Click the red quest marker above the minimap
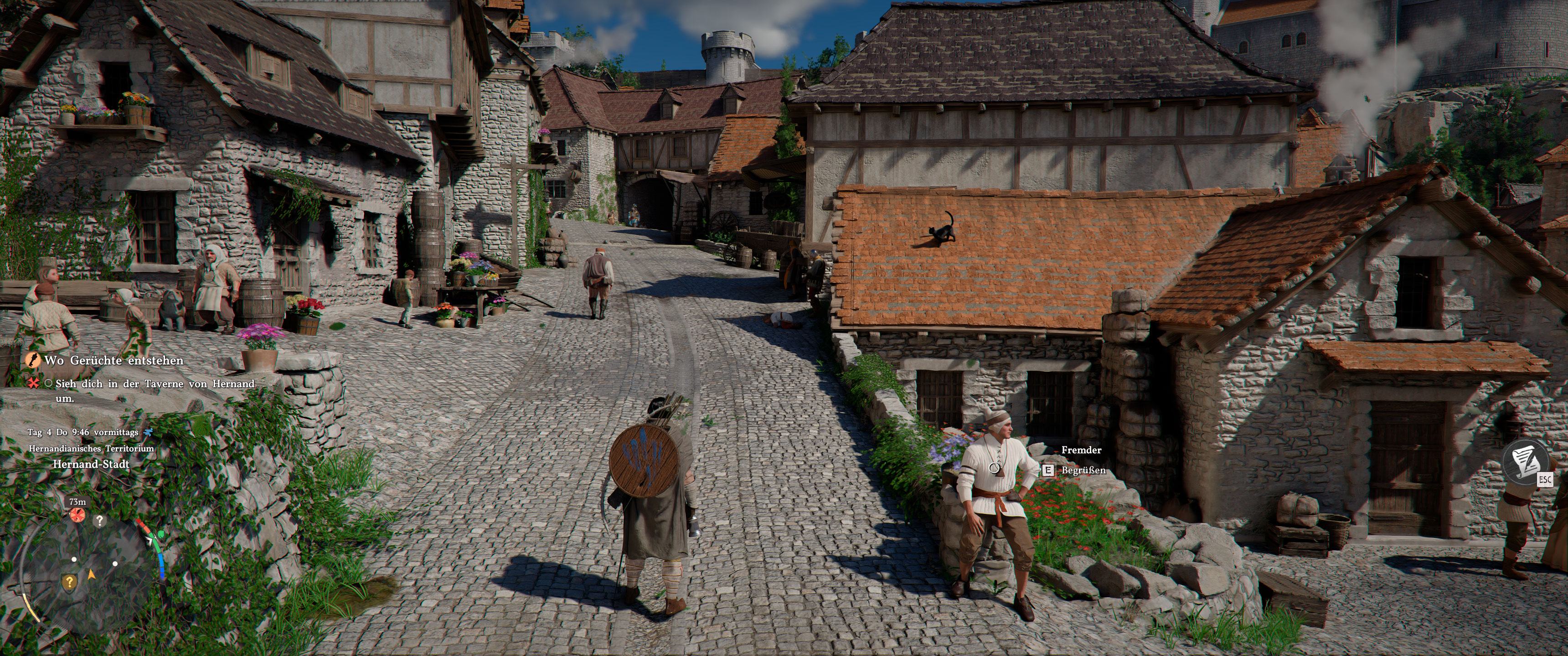The width and height of the screenshot is (1568, 656). click(x=77, y=515)
